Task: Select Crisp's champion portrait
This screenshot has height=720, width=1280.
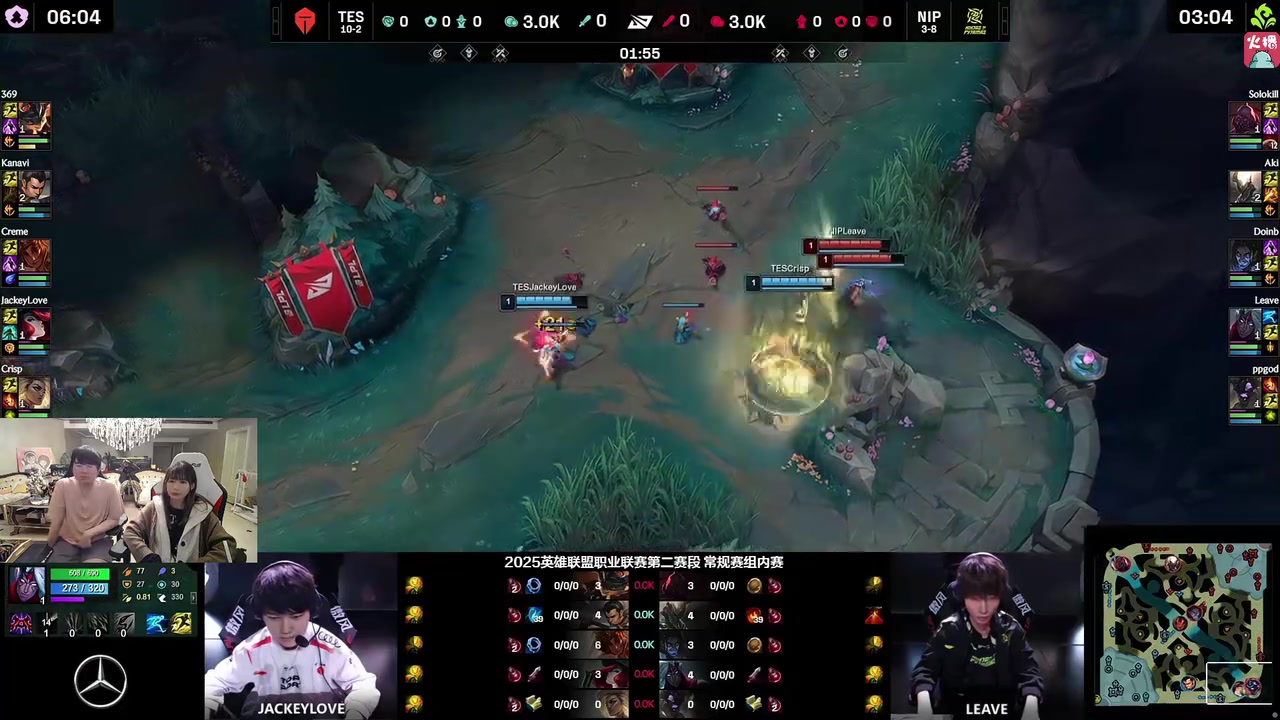Action: point(35,392)
